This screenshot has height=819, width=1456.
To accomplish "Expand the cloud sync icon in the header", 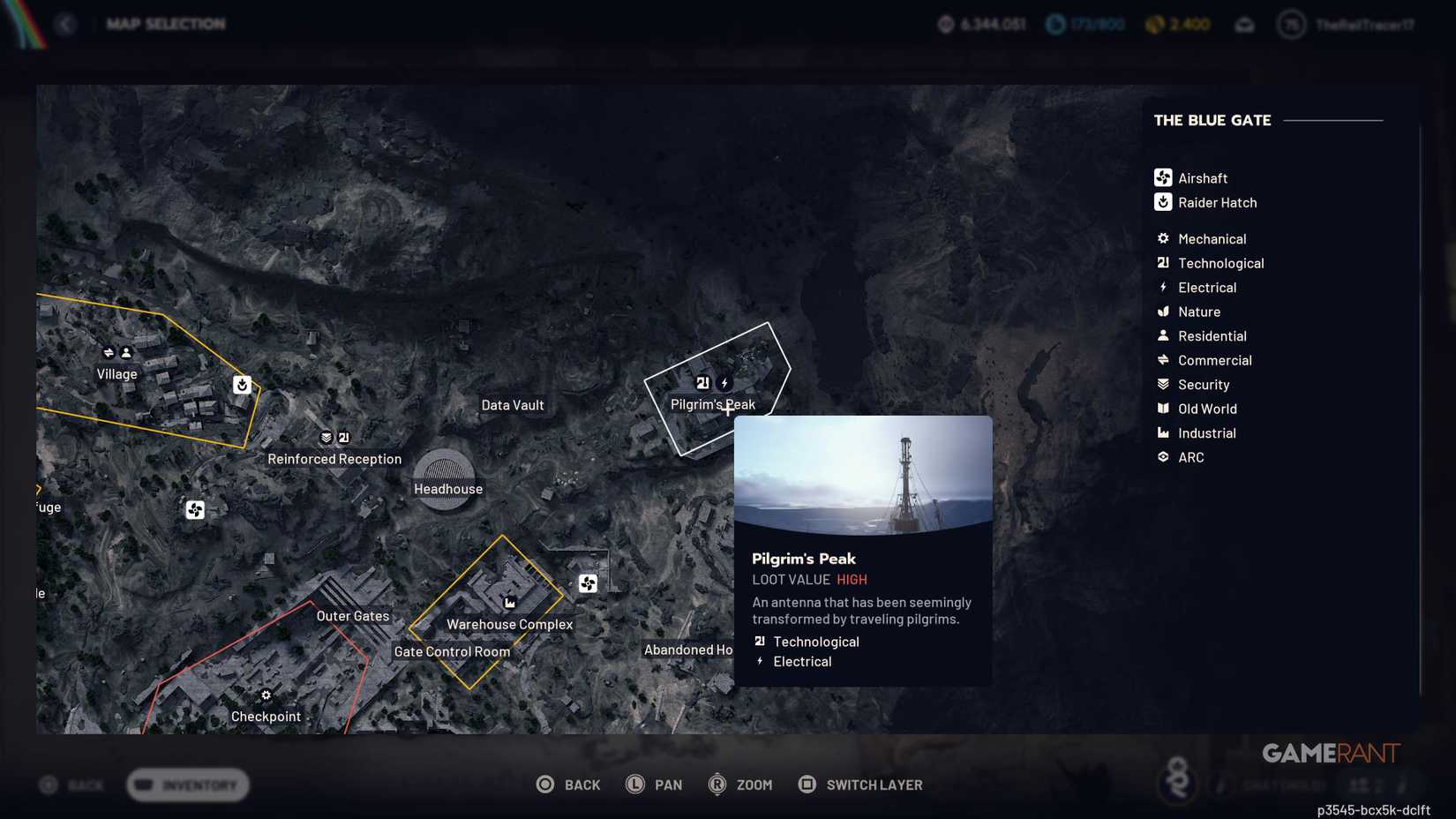I will click(1246, 25).
